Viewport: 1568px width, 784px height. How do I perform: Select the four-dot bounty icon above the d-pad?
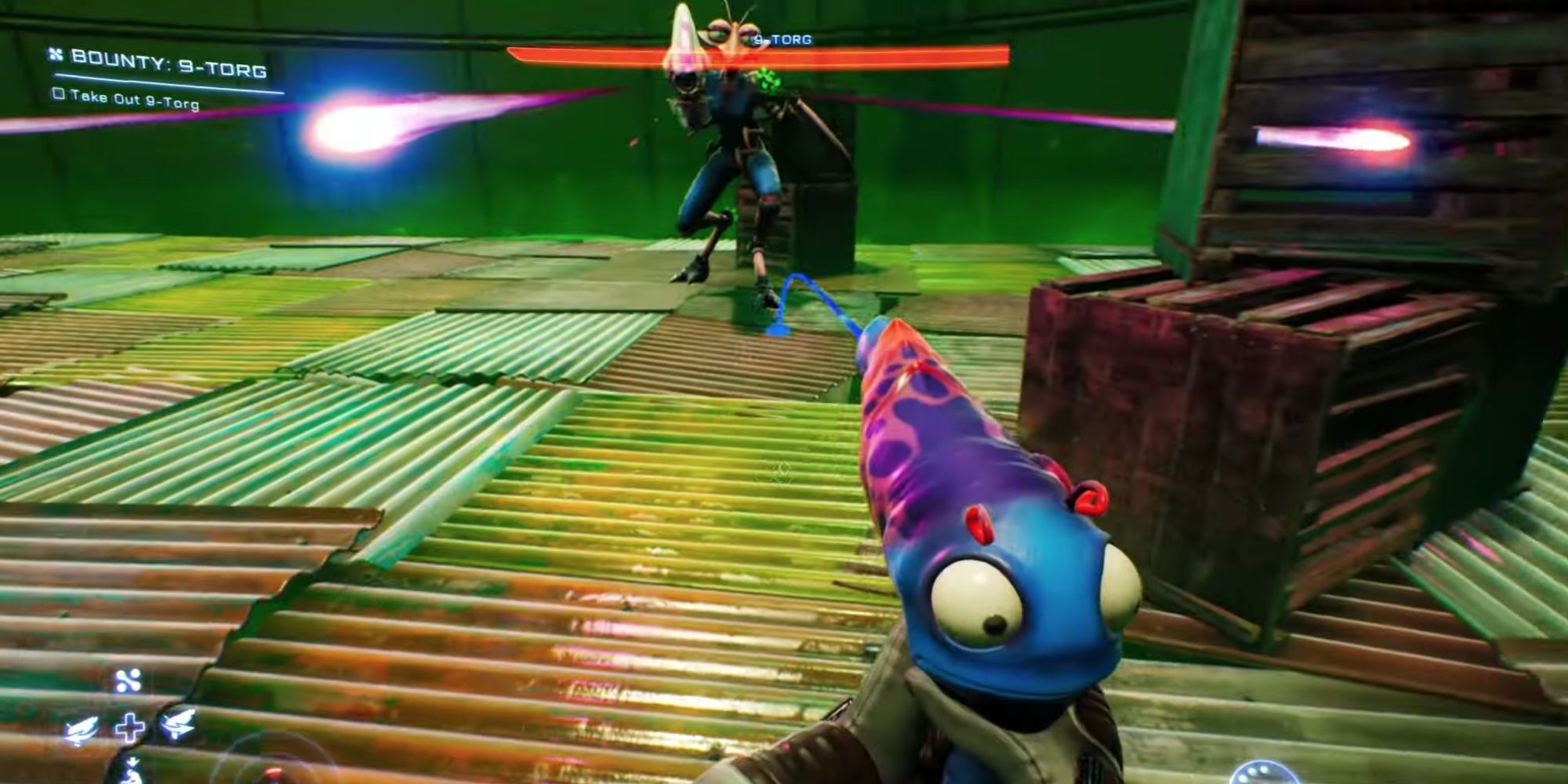(x=129, y=681)
